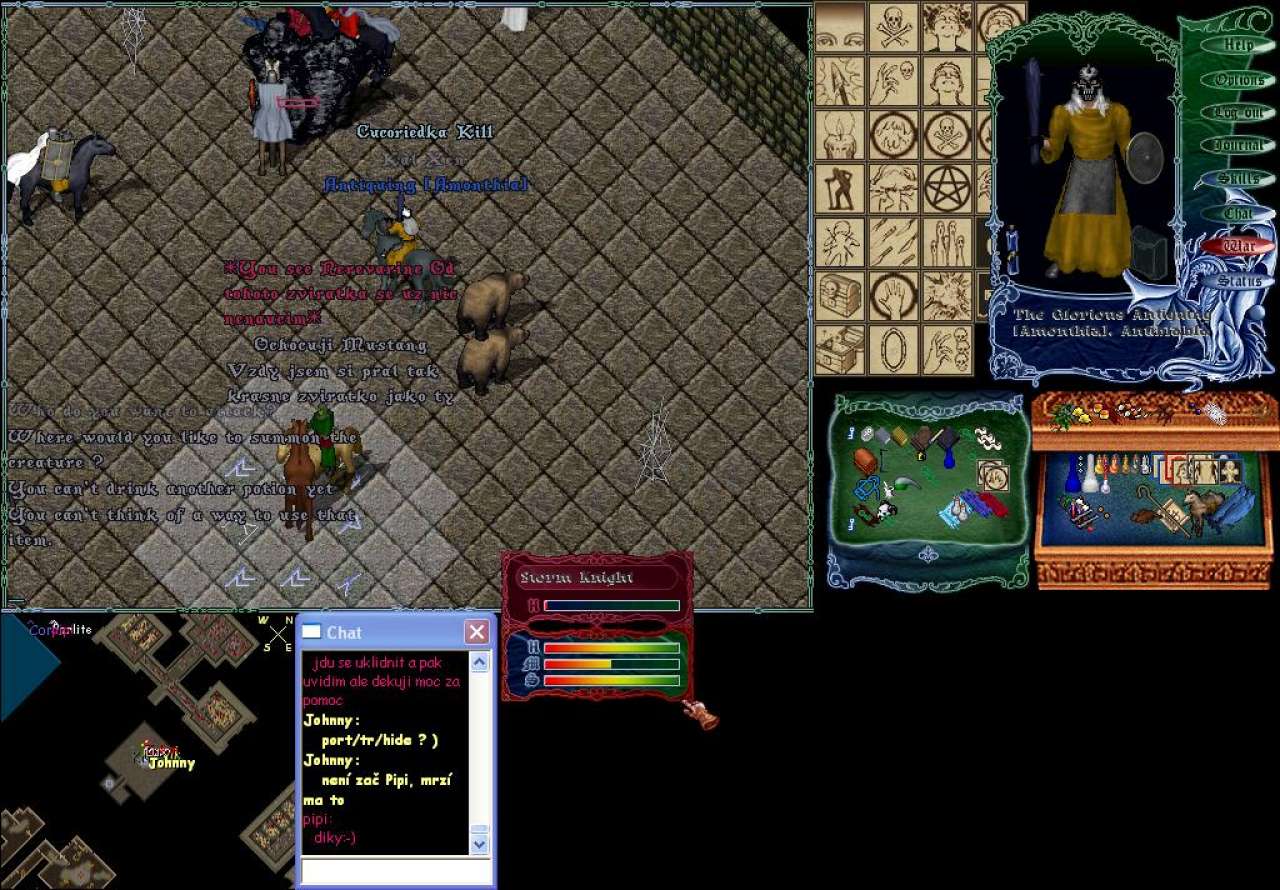
Task: Click the chat message input field
Action: coord(396,871)
